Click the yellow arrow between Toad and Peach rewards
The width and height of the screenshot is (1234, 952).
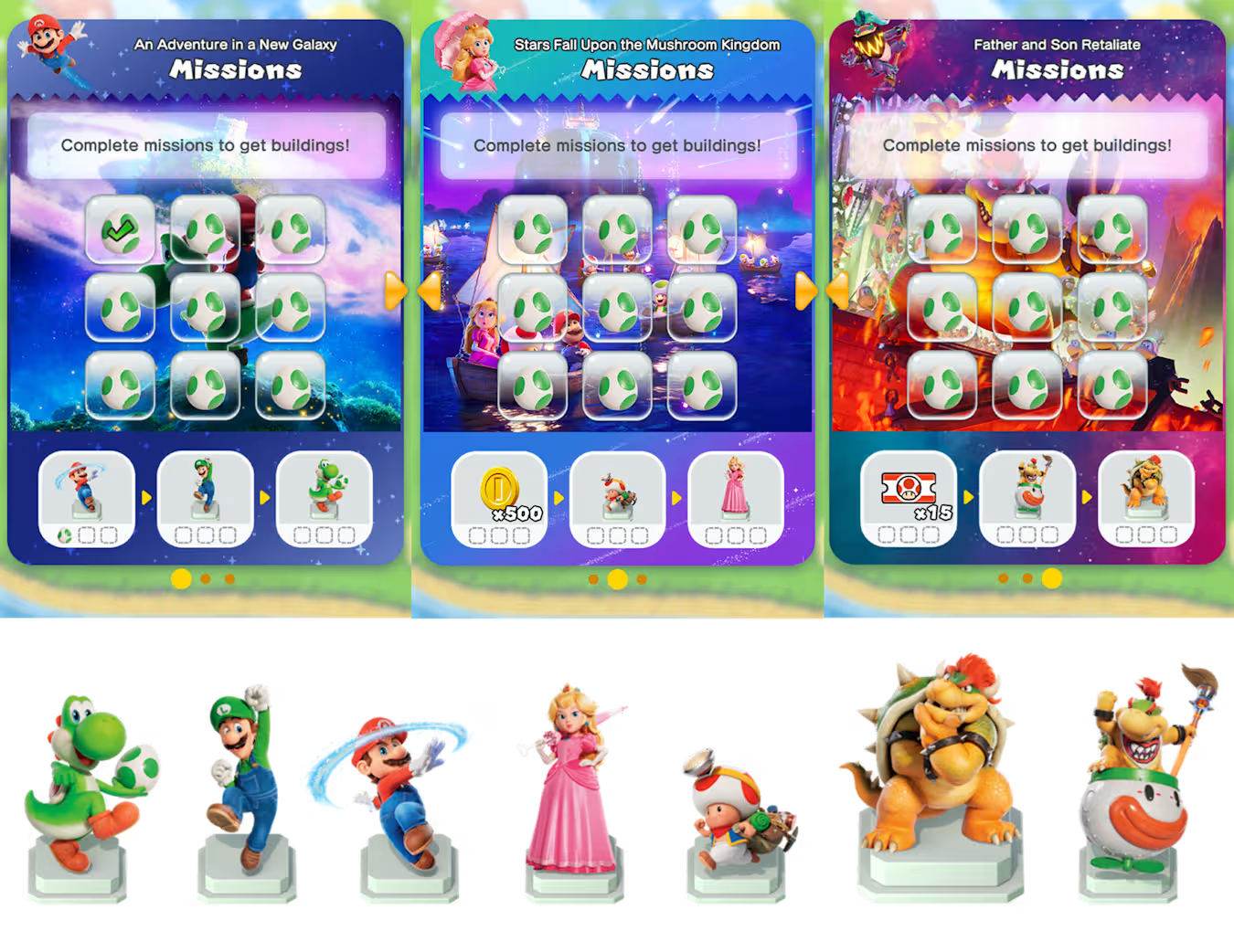tap(676, 498)
